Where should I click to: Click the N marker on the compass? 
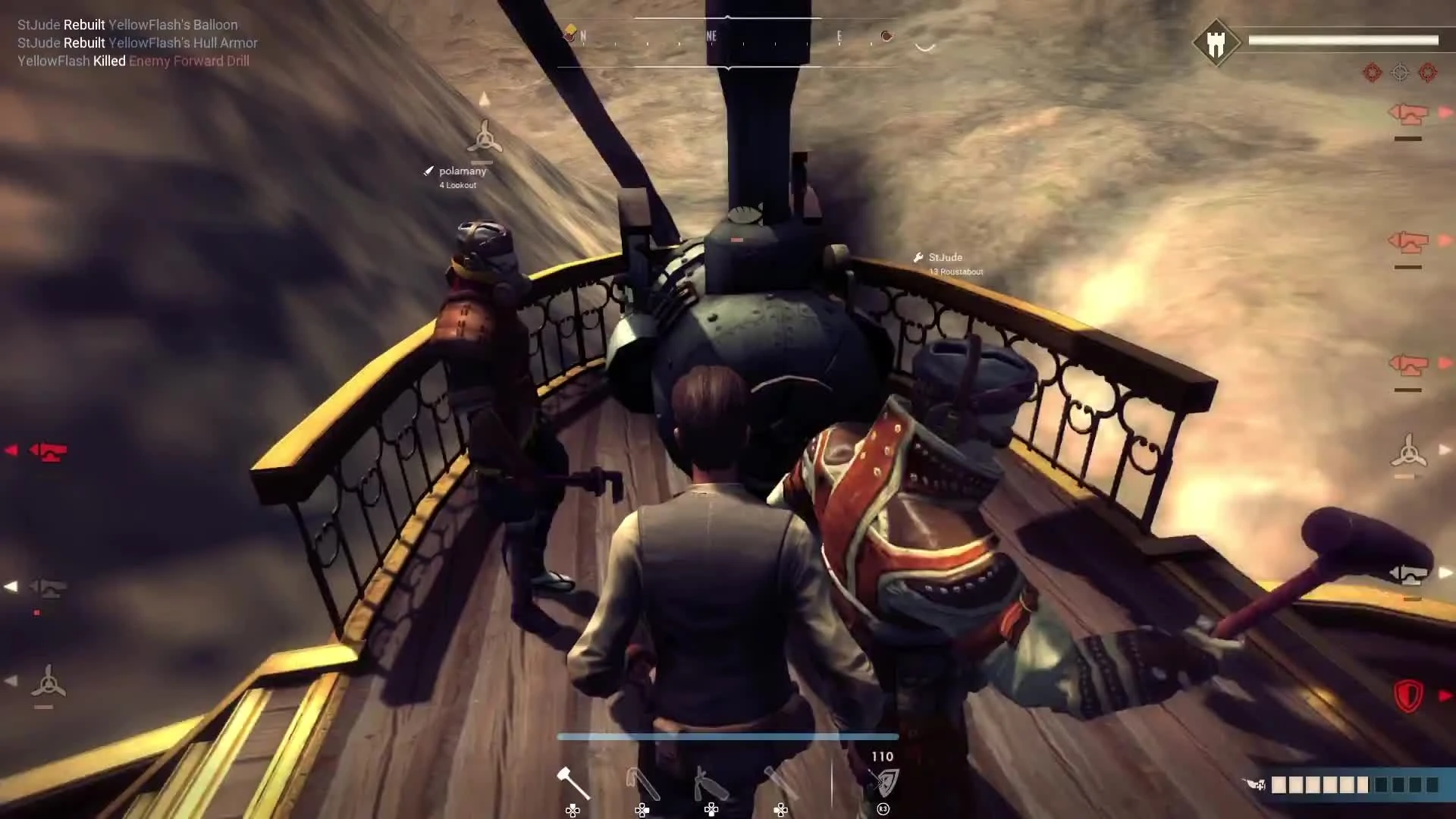(582, 36)
